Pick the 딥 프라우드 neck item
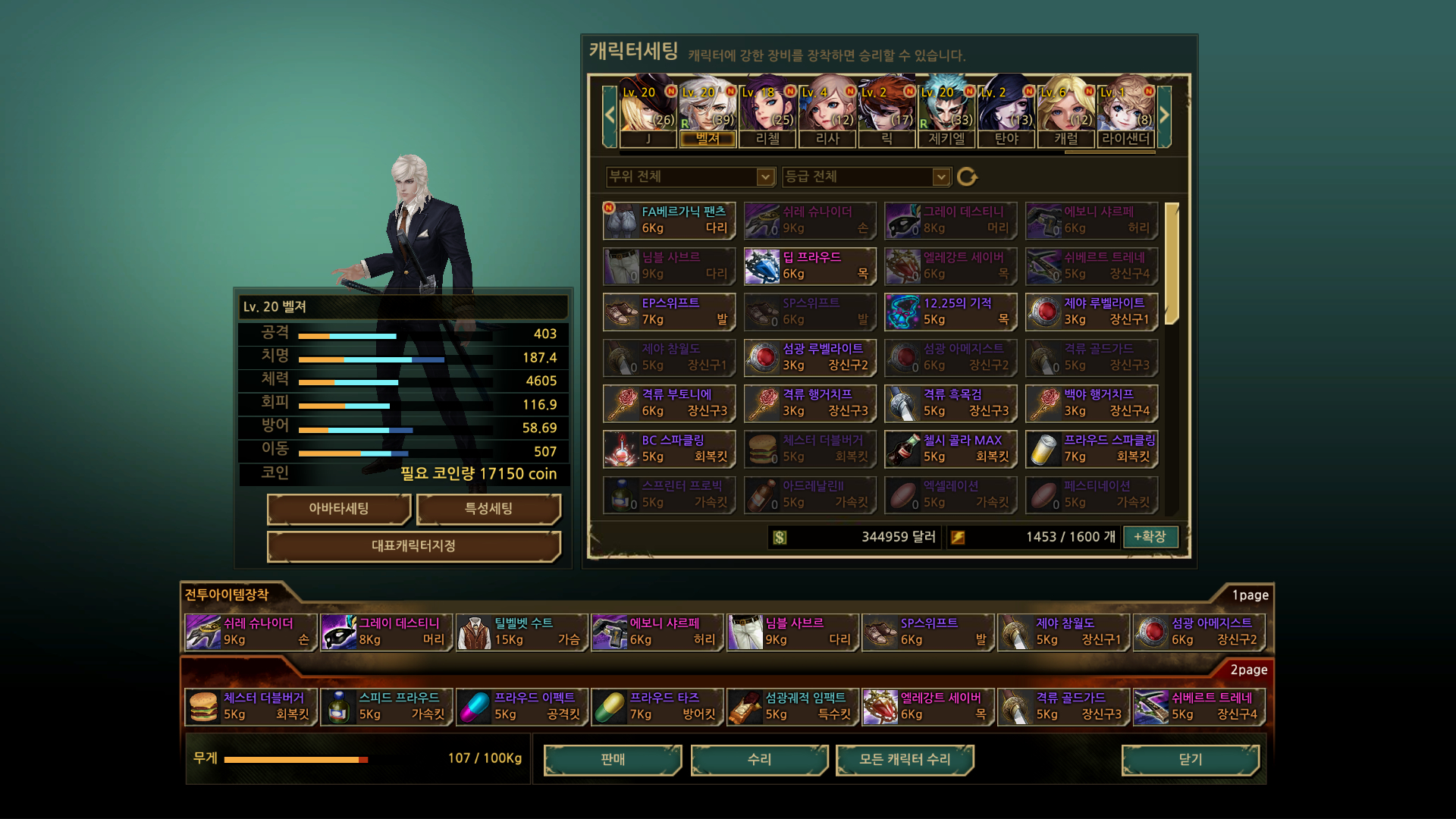This screenshot has height=819, width=1456. click(x=810, y=265)
